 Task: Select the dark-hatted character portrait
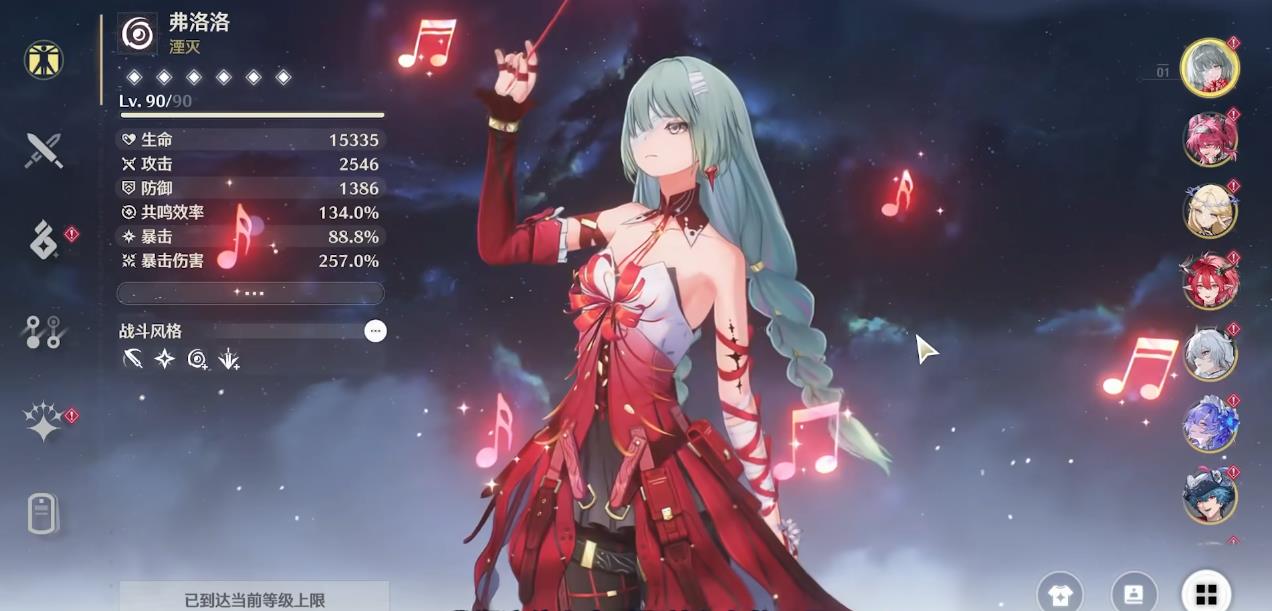[1210, 496]
